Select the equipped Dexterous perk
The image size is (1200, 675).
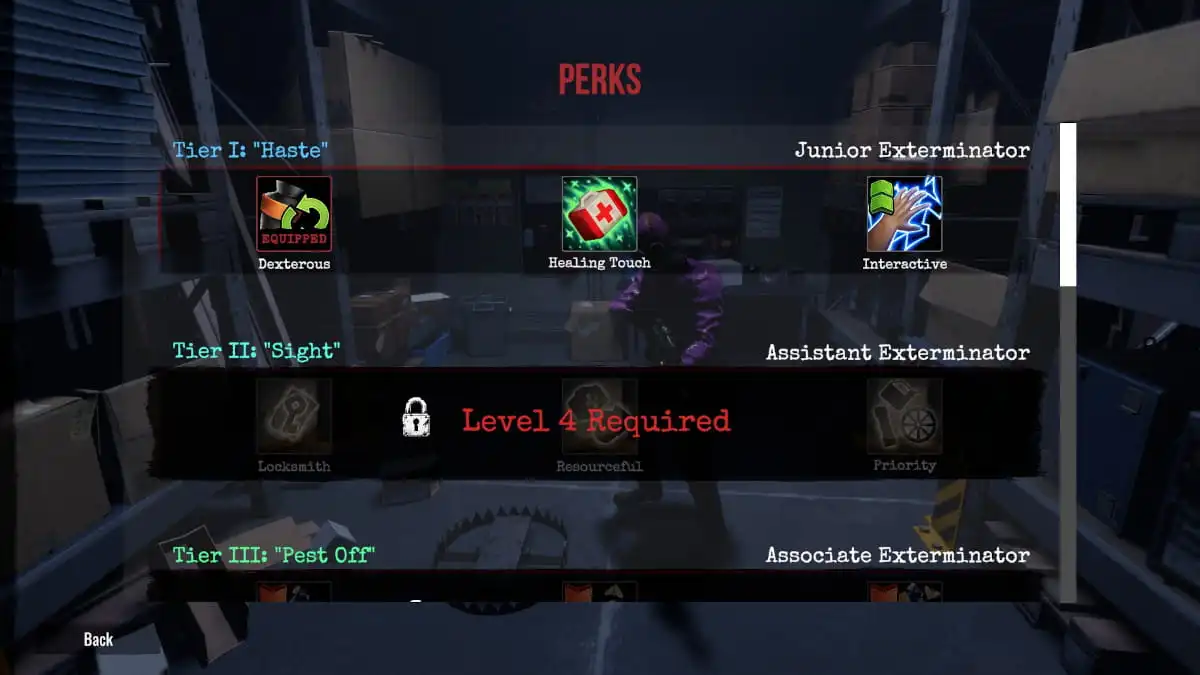[294, 214]
